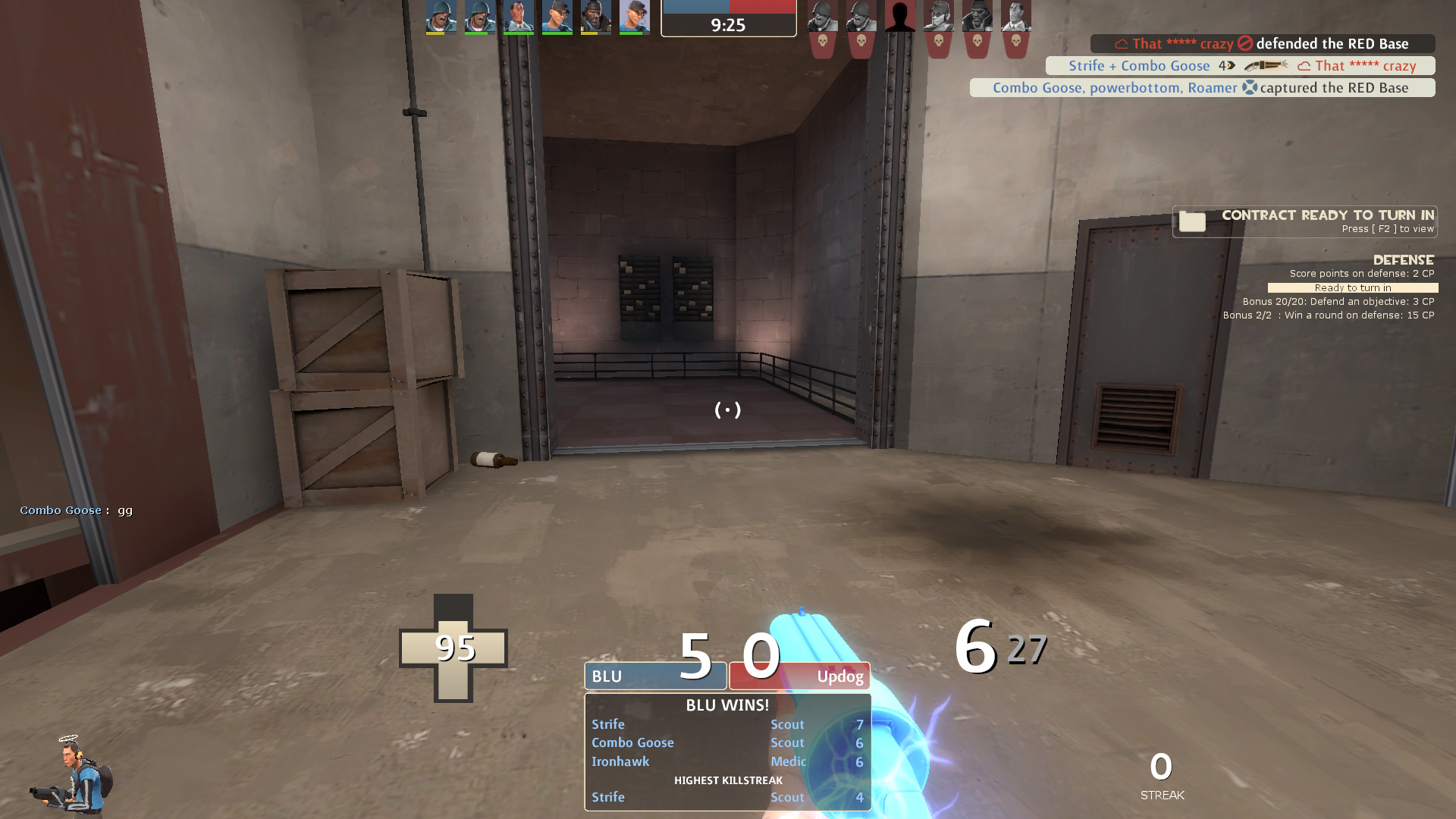Open the Contract Ready To Turn In notification
This screenshot has height=819, width=1456.
pyautogui.click(x=1304, y=221)
